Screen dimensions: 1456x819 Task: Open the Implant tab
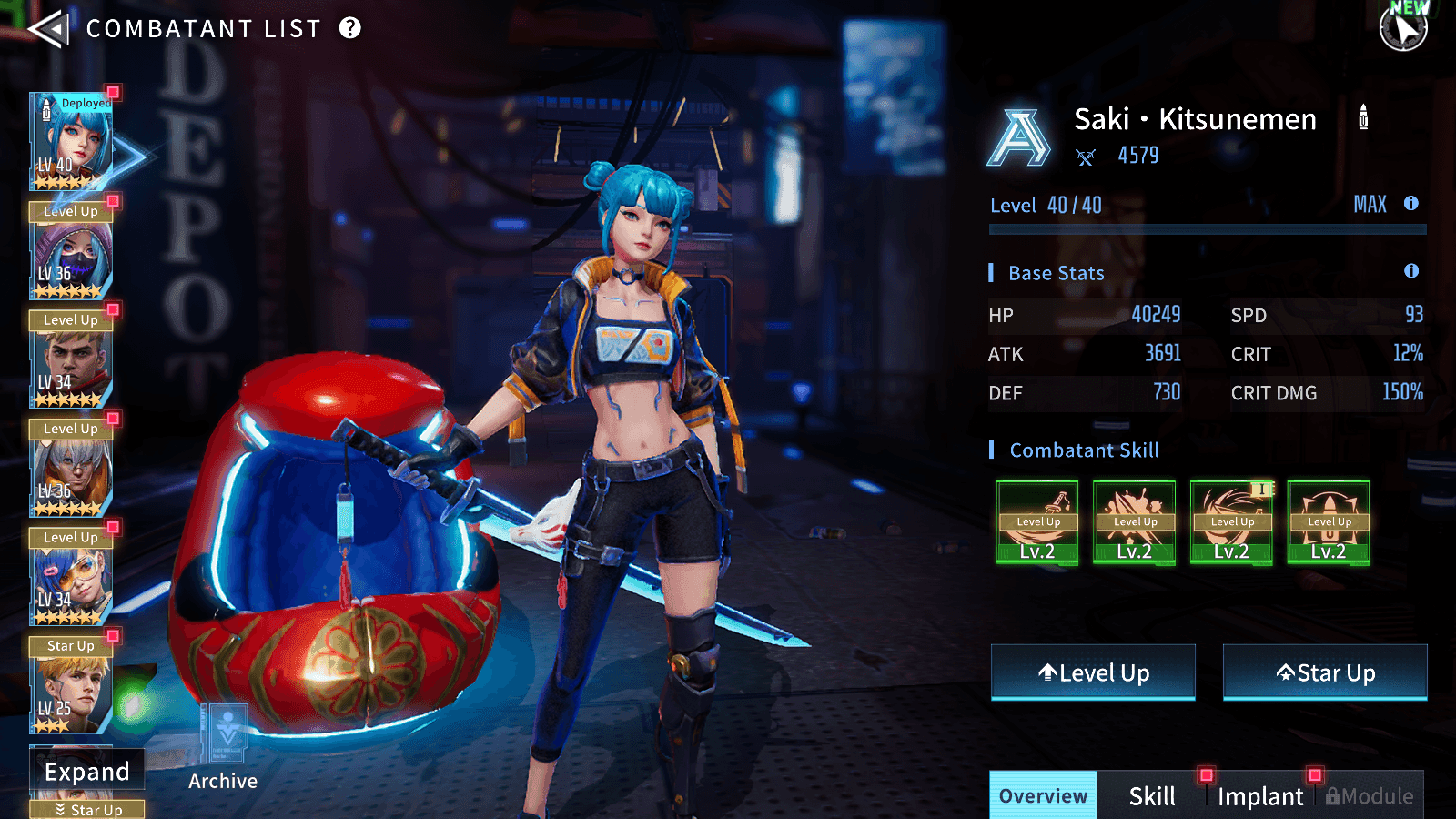1260,796
